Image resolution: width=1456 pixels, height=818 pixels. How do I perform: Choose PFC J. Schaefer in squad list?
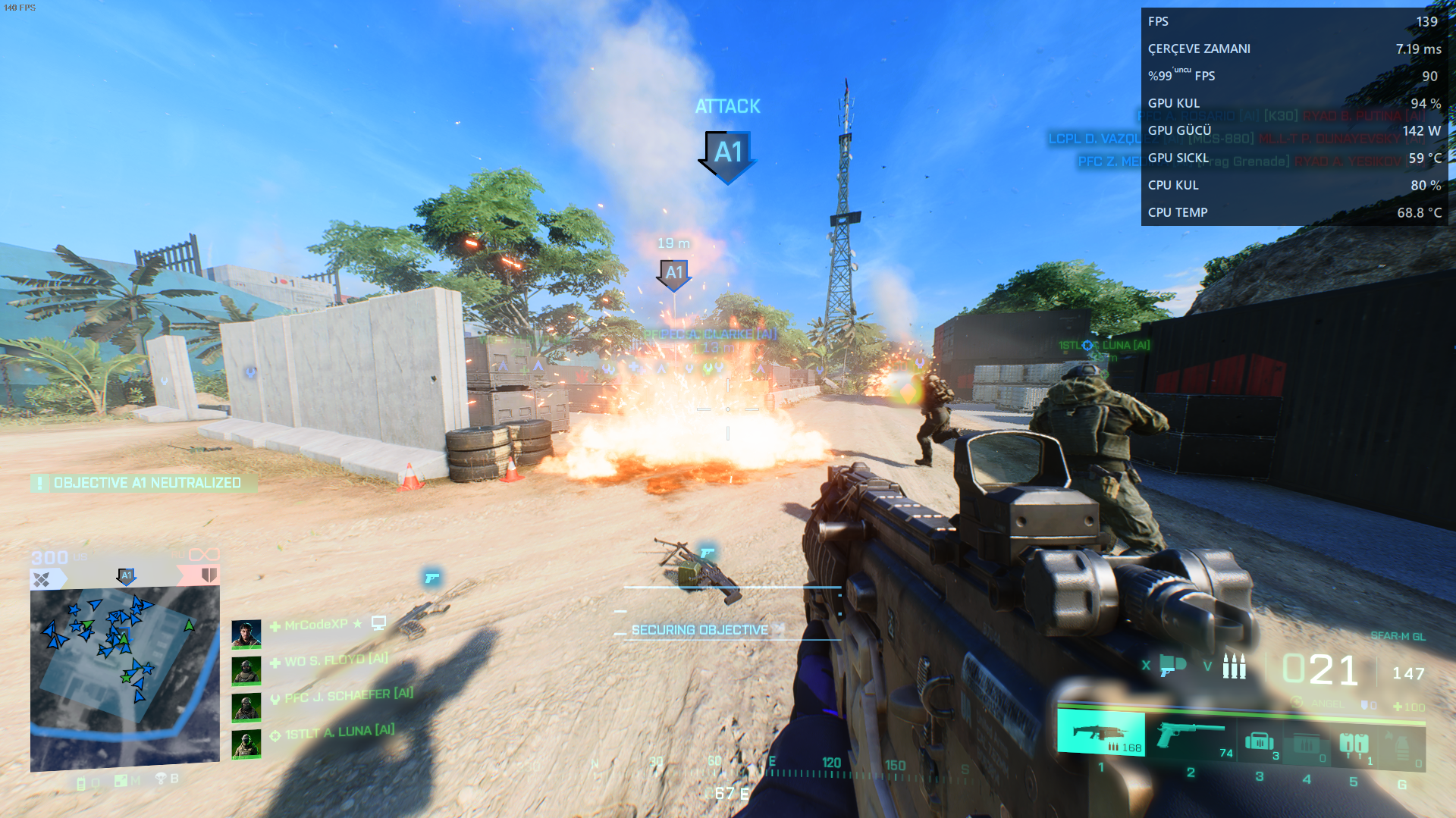click(341, 696)
